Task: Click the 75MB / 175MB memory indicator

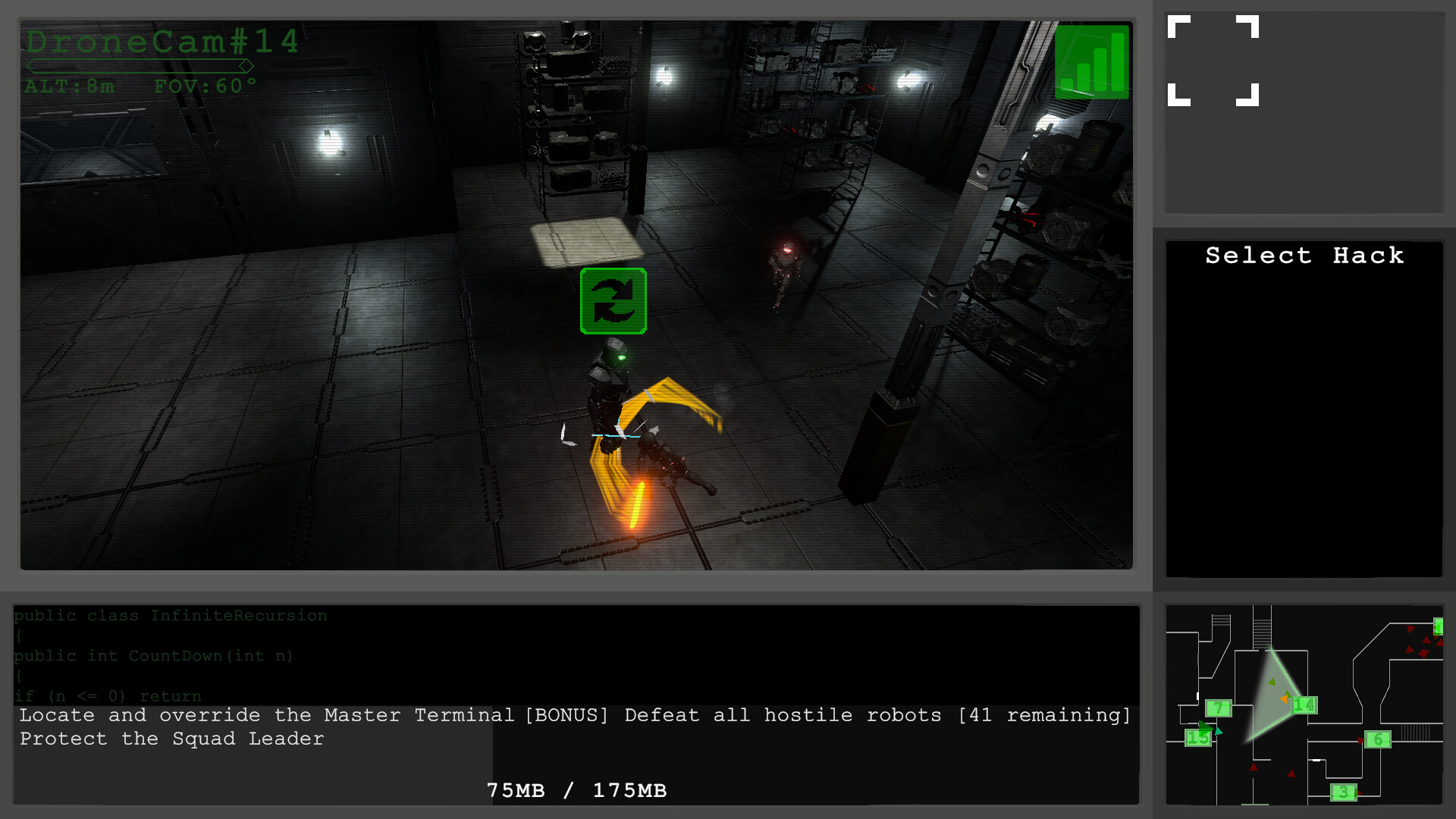Action: tap(576, 790)
